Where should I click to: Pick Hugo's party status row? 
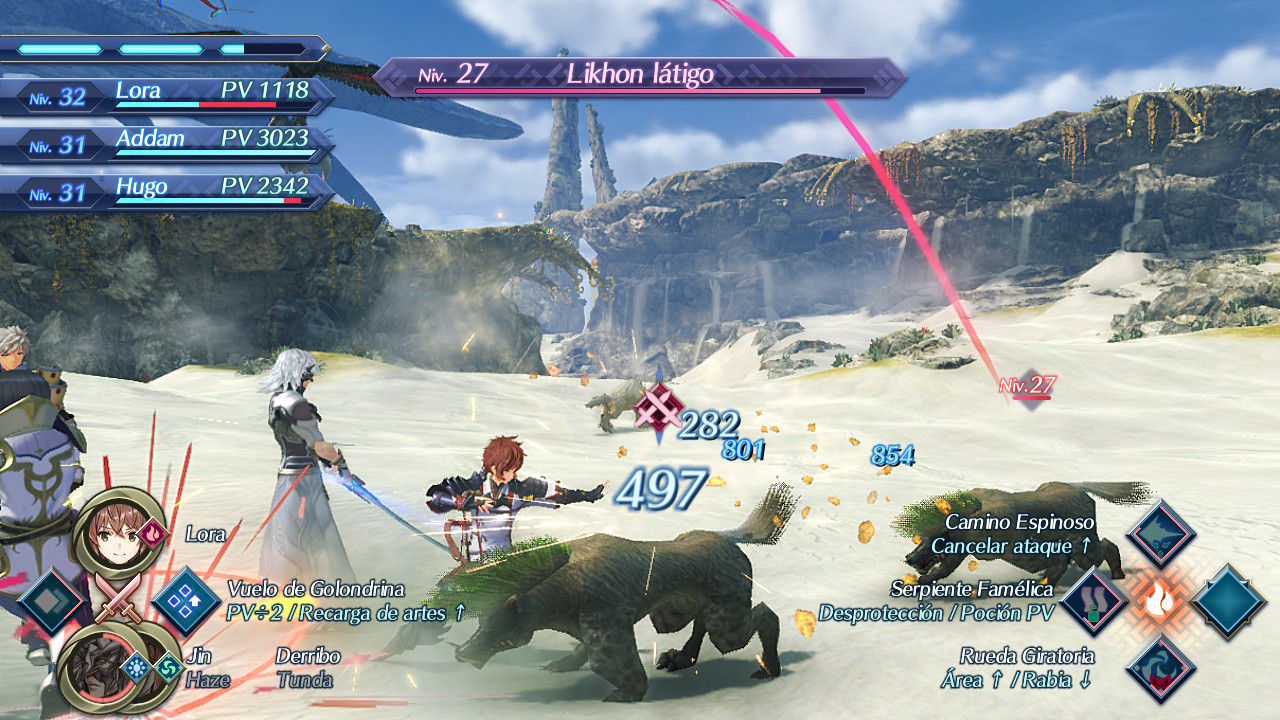165,191
